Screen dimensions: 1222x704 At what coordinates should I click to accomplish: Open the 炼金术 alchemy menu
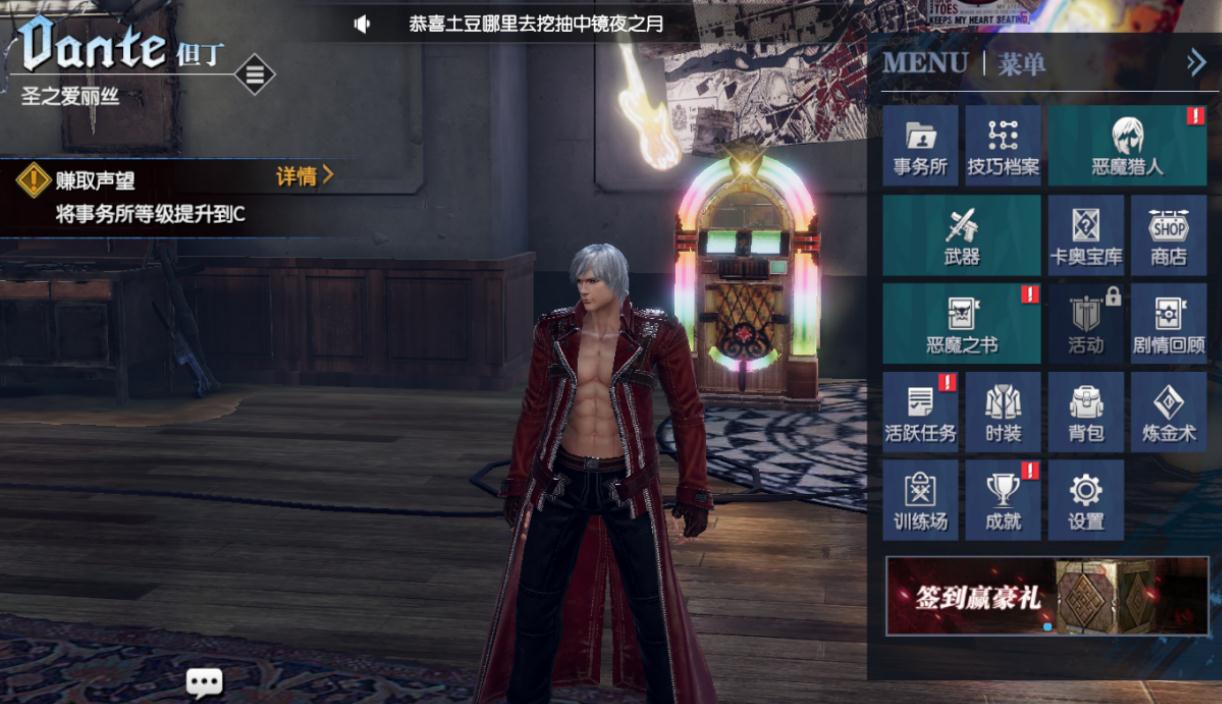pyautogui.click(x=1168, y=412)
